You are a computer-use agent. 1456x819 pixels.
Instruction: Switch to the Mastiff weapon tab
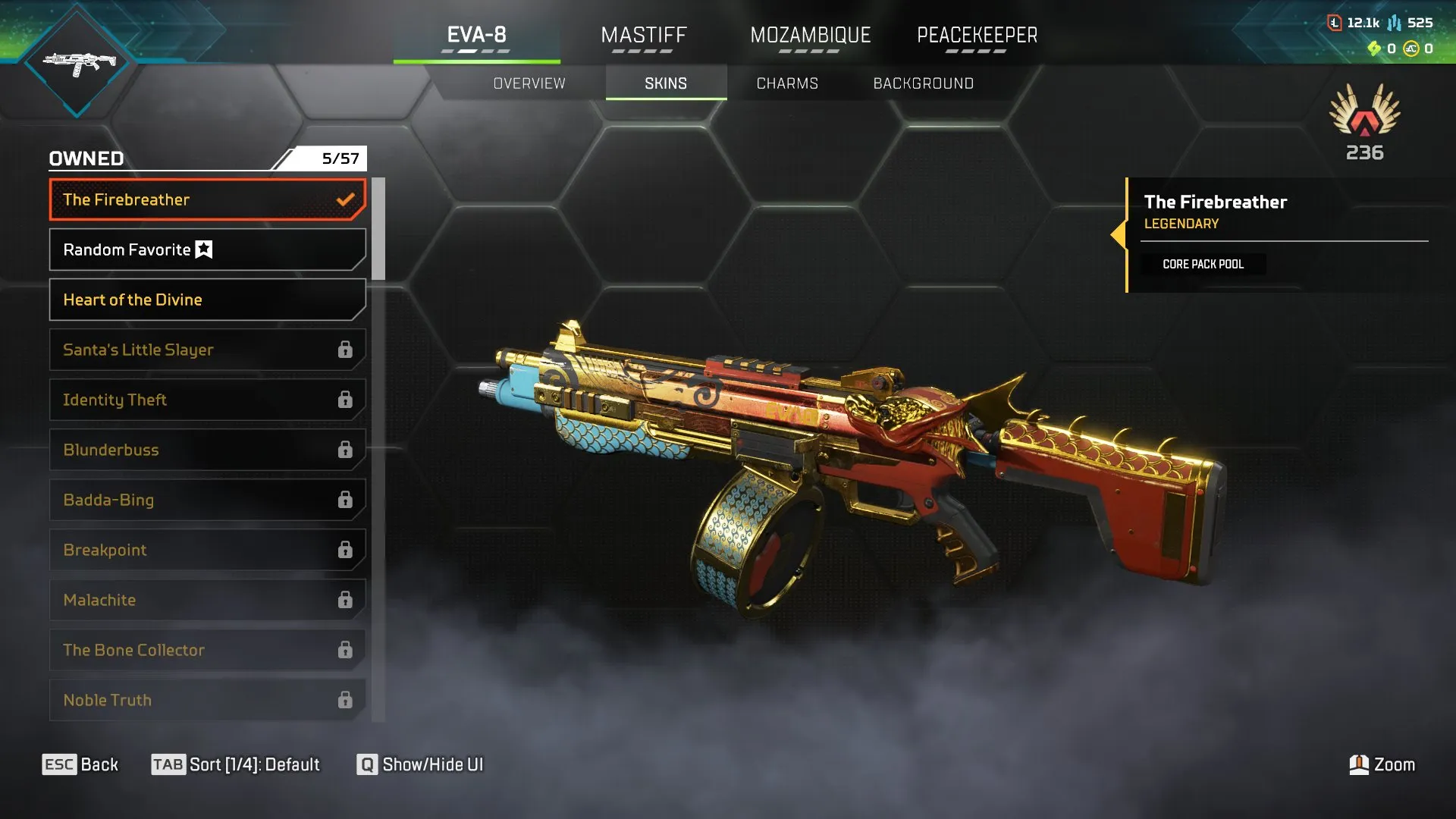(x=644, y=34)
